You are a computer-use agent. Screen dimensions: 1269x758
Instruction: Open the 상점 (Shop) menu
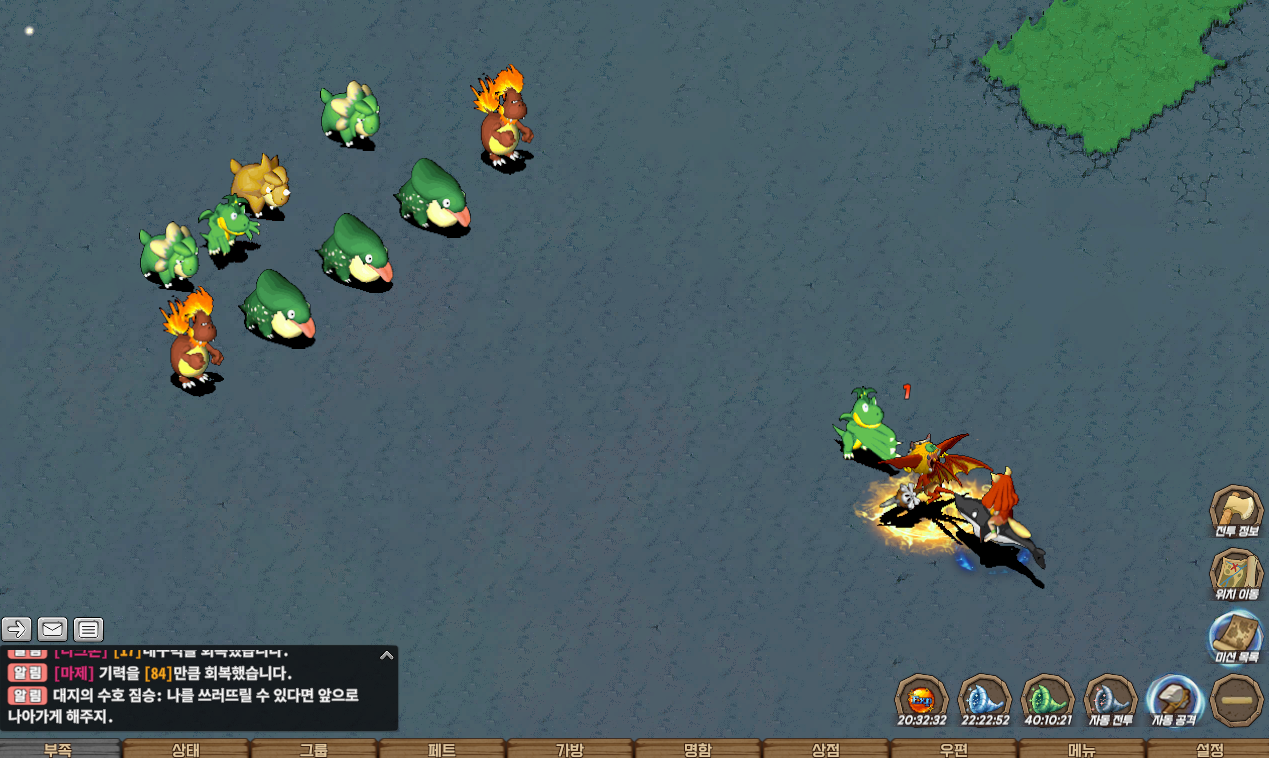click(826, 749)
